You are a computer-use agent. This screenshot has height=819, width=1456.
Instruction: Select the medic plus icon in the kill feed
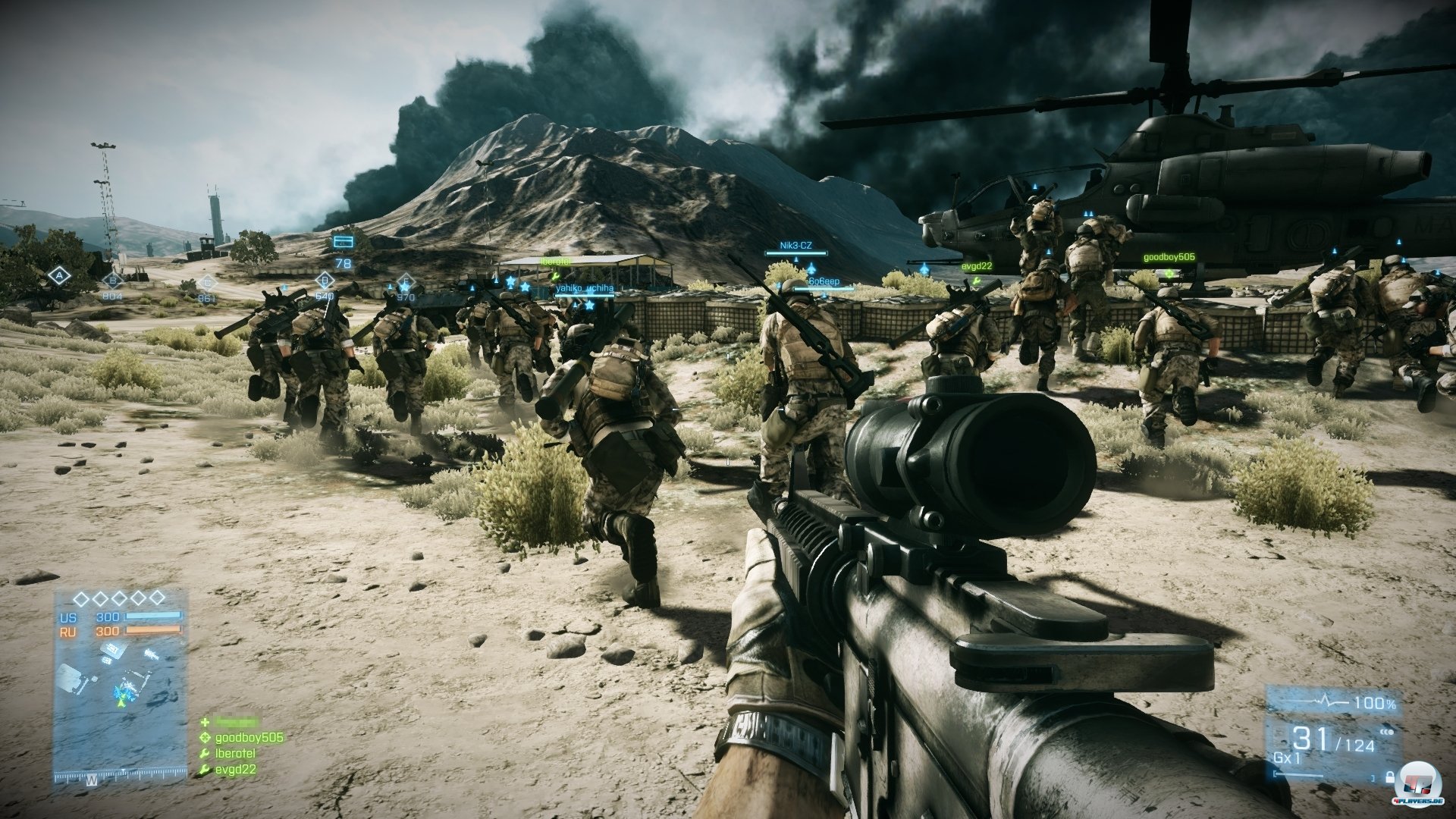(206, 722)
